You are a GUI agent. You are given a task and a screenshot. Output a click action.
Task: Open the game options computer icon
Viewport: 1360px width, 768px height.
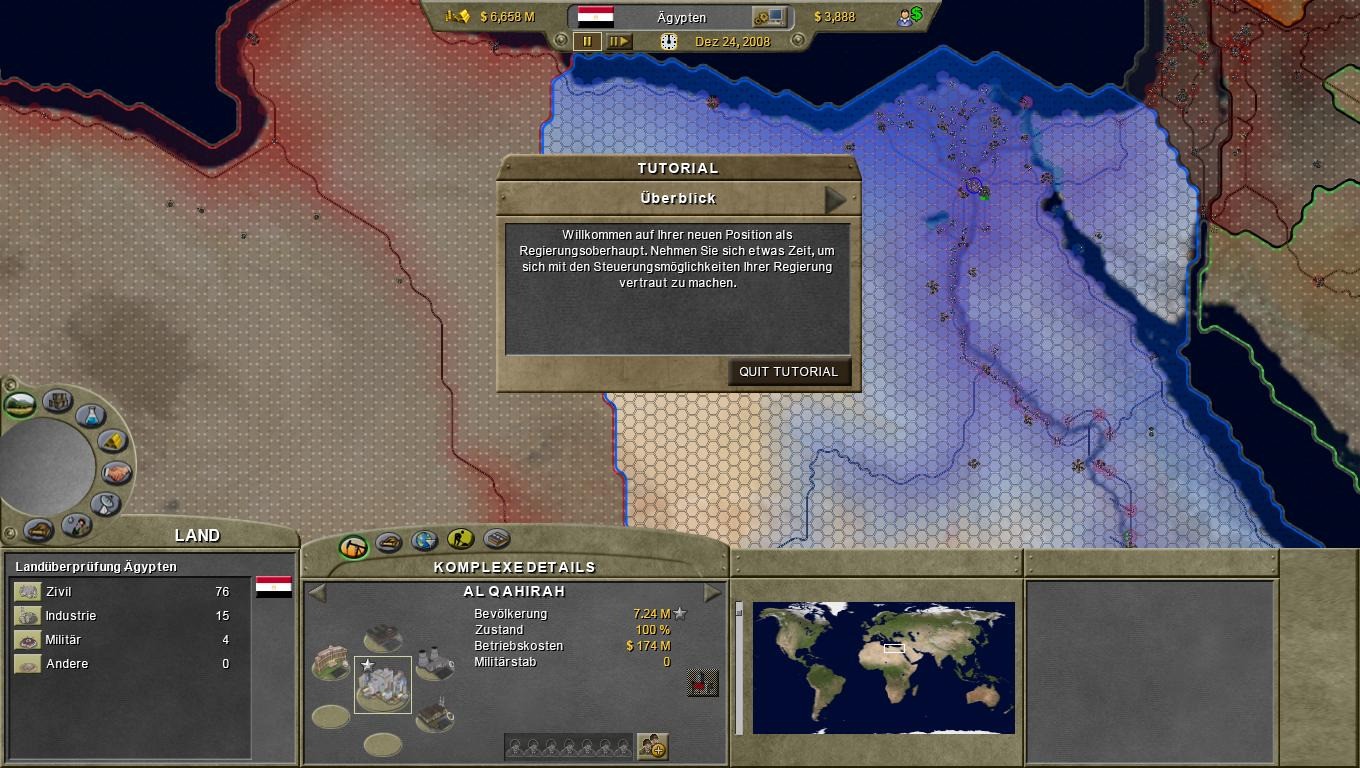[770, 17]
